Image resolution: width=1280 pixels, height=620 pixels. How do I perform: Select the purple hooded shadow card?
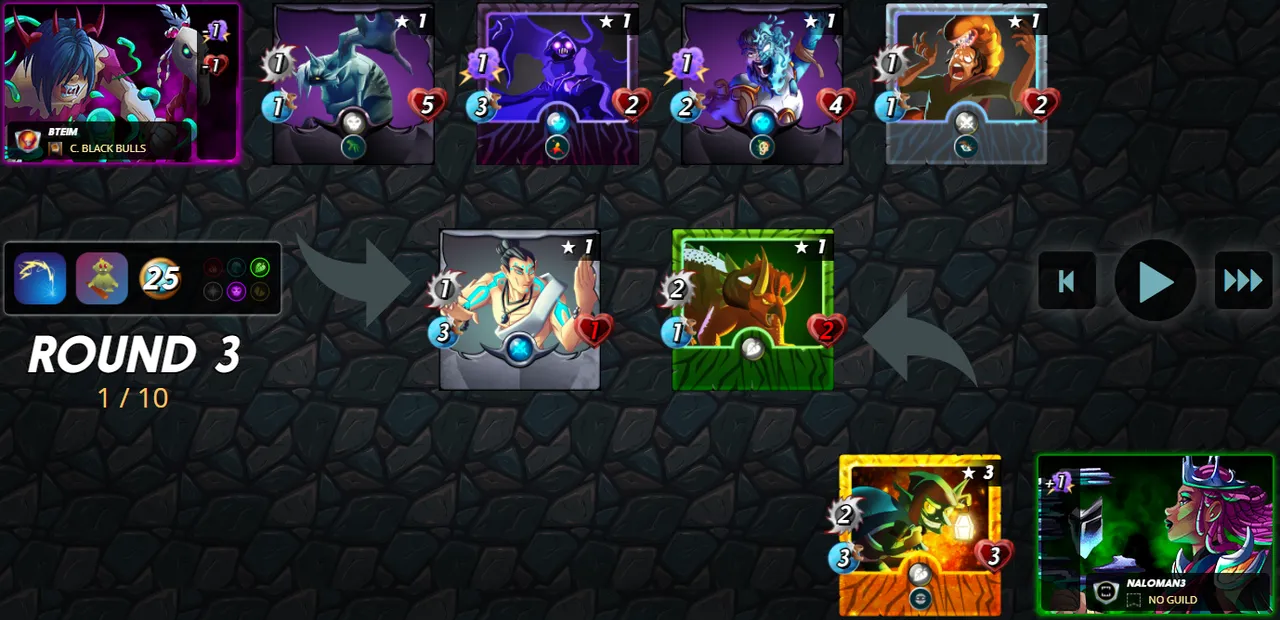tap(557, 82)
